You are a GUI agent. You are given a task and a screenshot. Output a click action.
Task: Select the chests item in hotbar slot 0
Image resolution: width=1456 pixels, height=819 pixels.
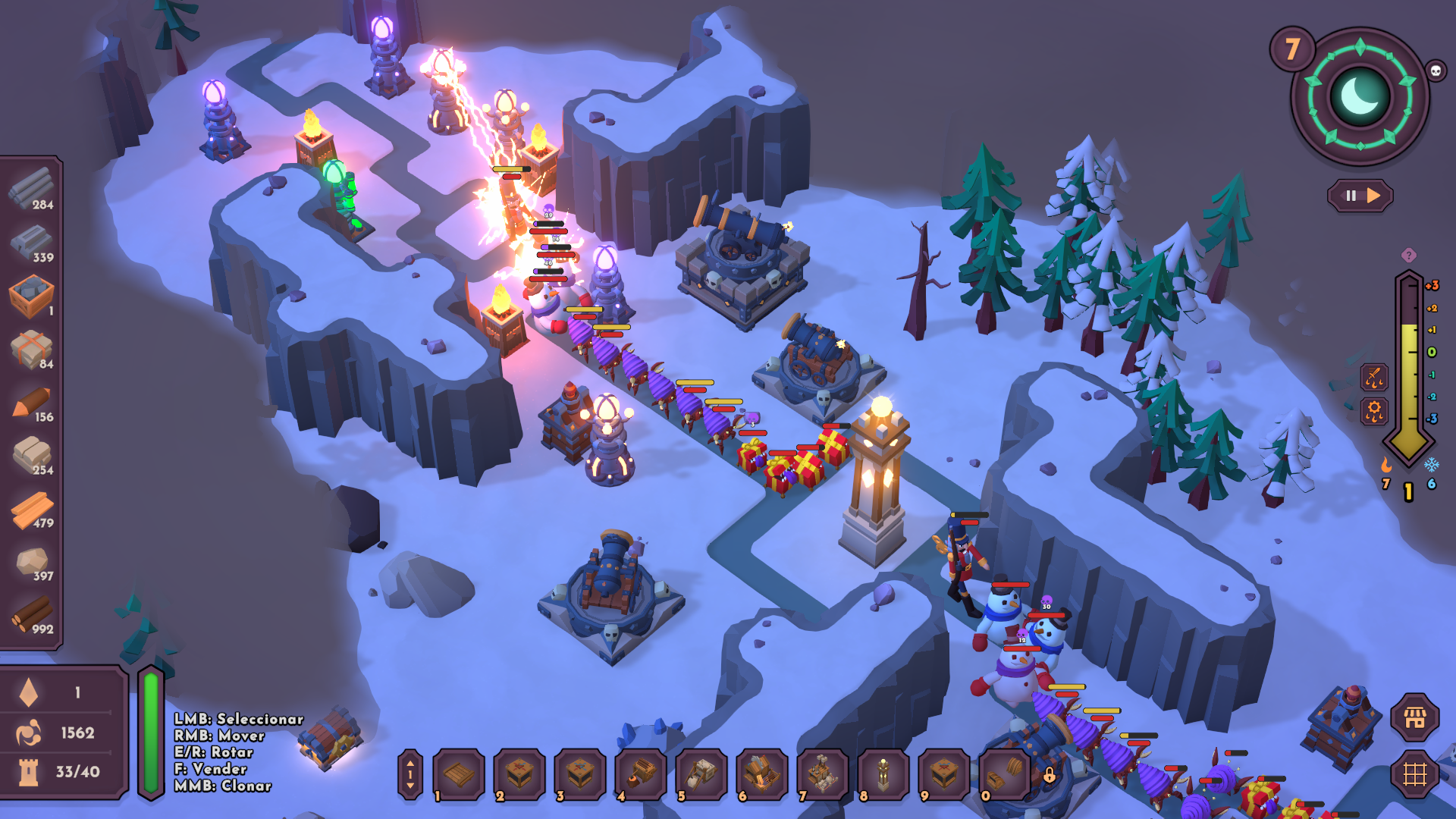pyautogui.click(x=1004, y=774)
